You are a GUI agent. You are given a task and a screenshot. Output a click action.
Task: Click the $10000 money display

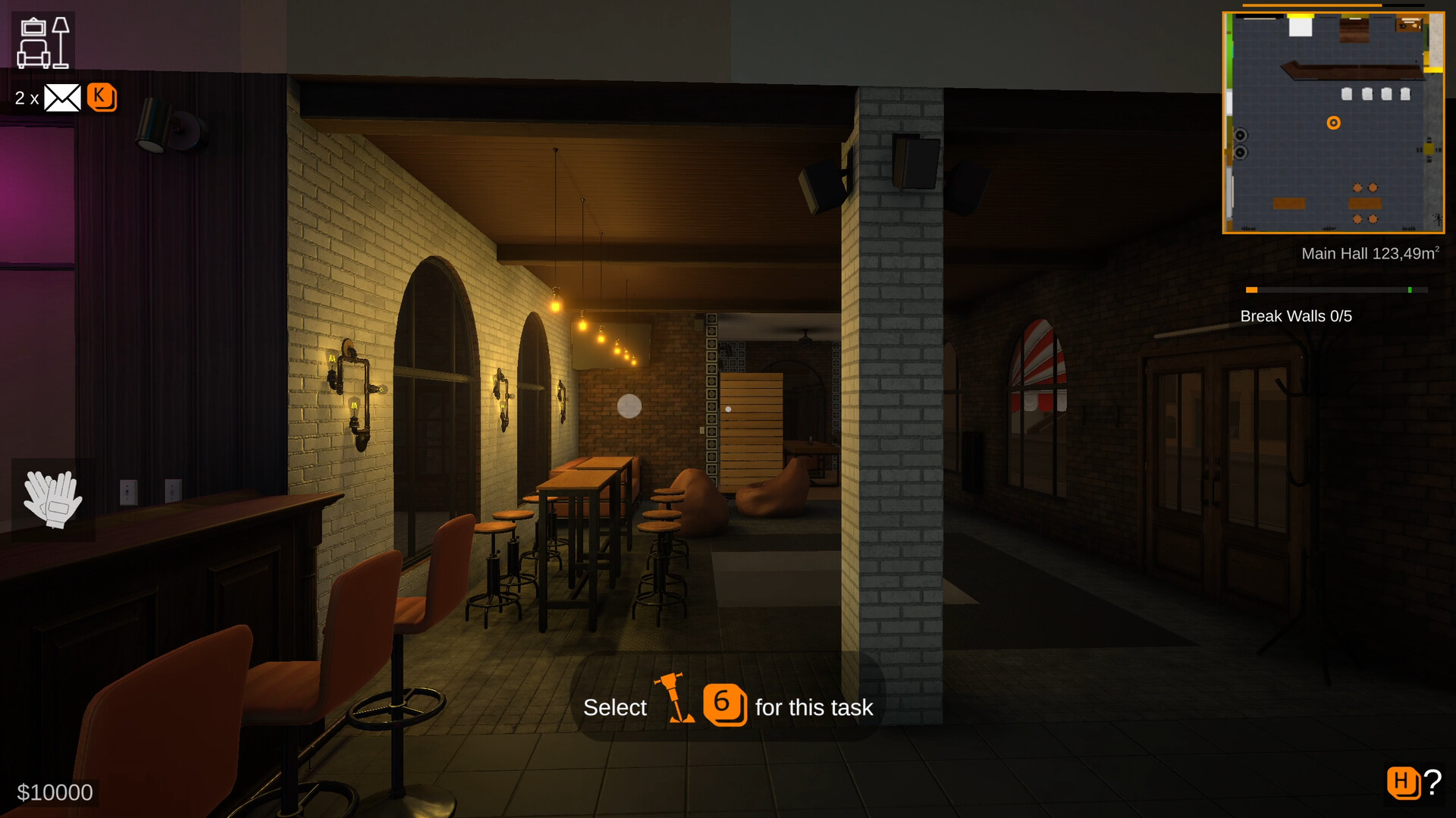coord(55,791)
